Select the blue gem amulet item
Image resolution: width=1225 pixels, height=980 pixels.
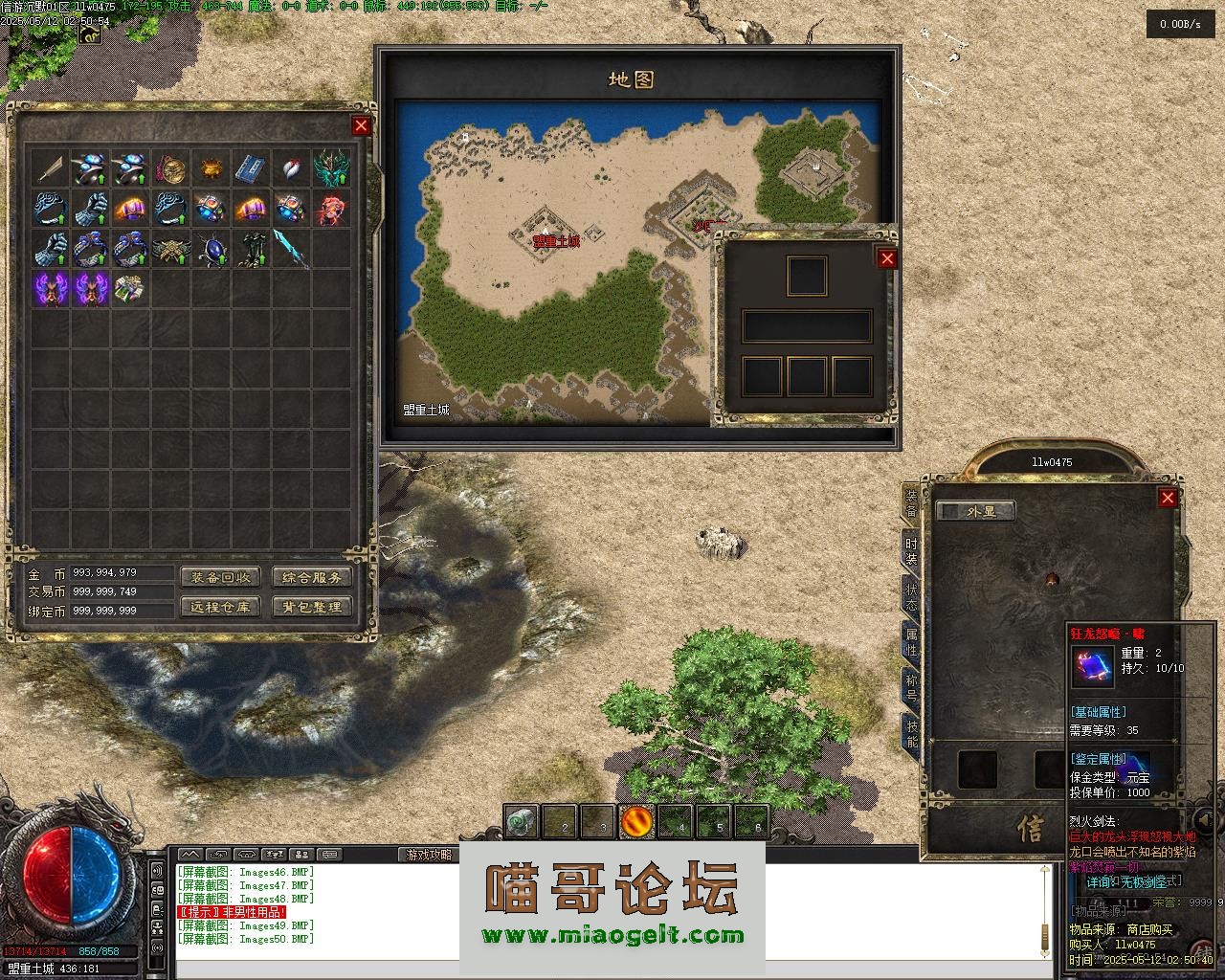212,248
